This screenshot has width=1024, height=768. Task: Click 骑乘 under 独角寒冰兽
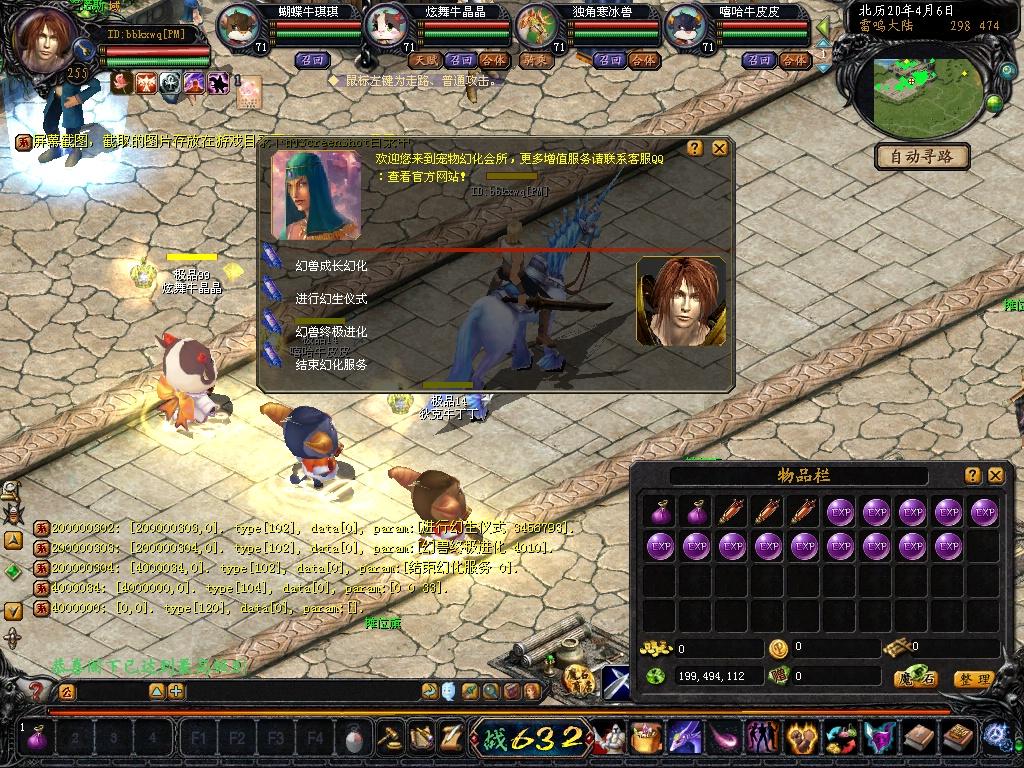click(535, 60)
